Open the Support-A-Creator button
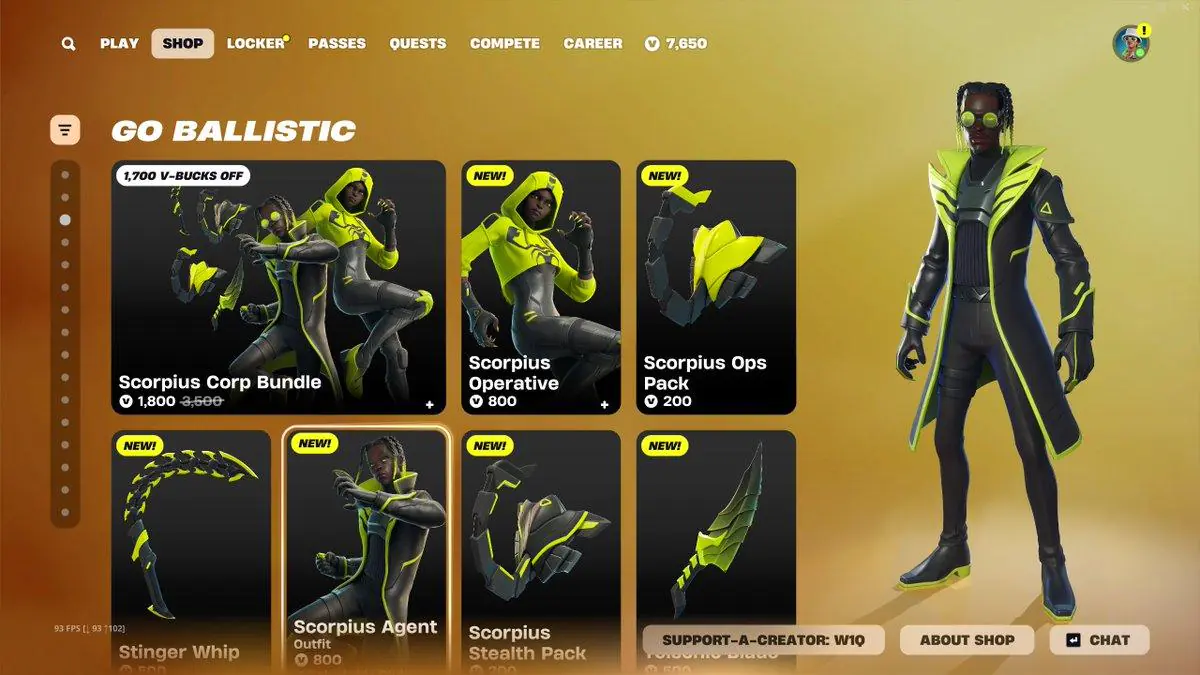The image size is (1200, 675). click(x=763, y=640)
